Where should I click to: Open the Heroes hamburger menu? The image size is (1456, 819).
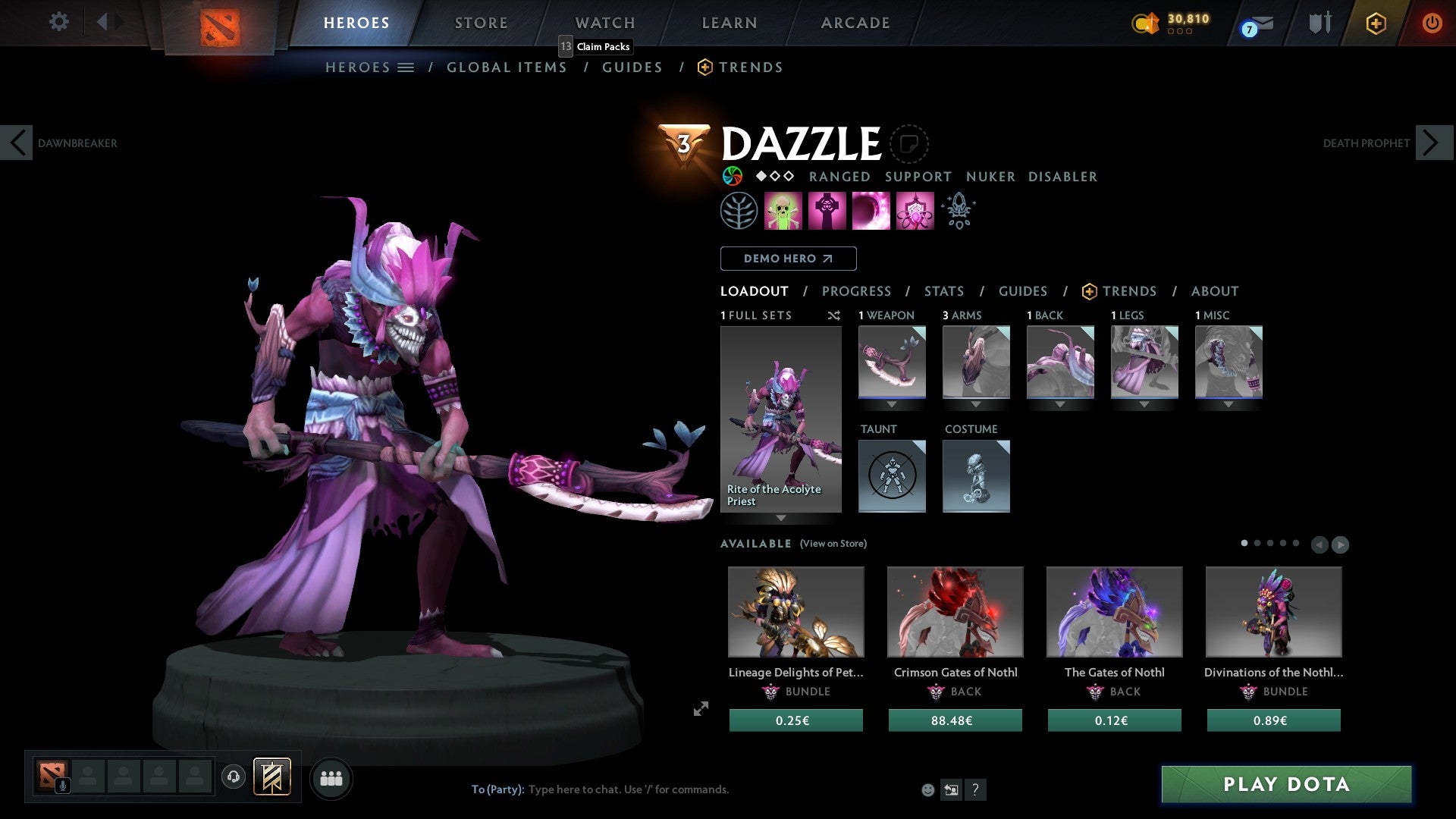point(406,67)
